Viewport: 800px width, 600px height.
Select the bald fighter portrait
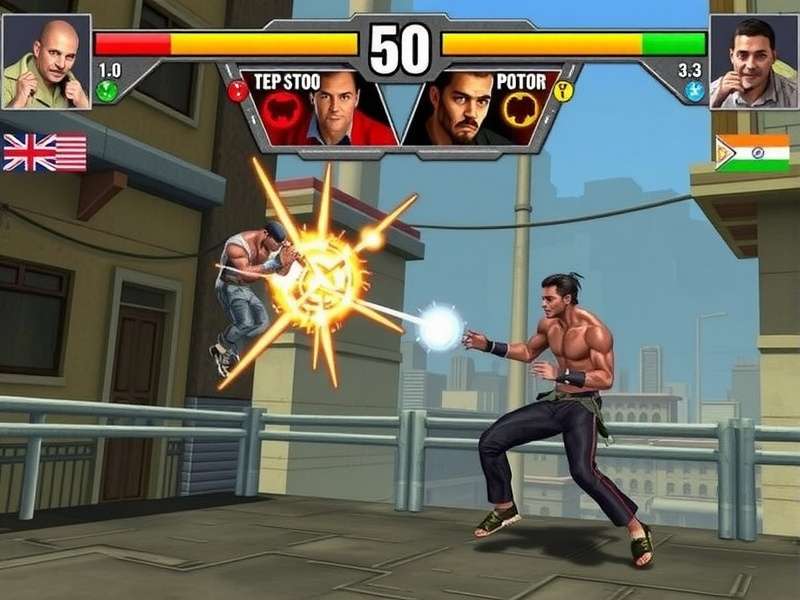46,61
